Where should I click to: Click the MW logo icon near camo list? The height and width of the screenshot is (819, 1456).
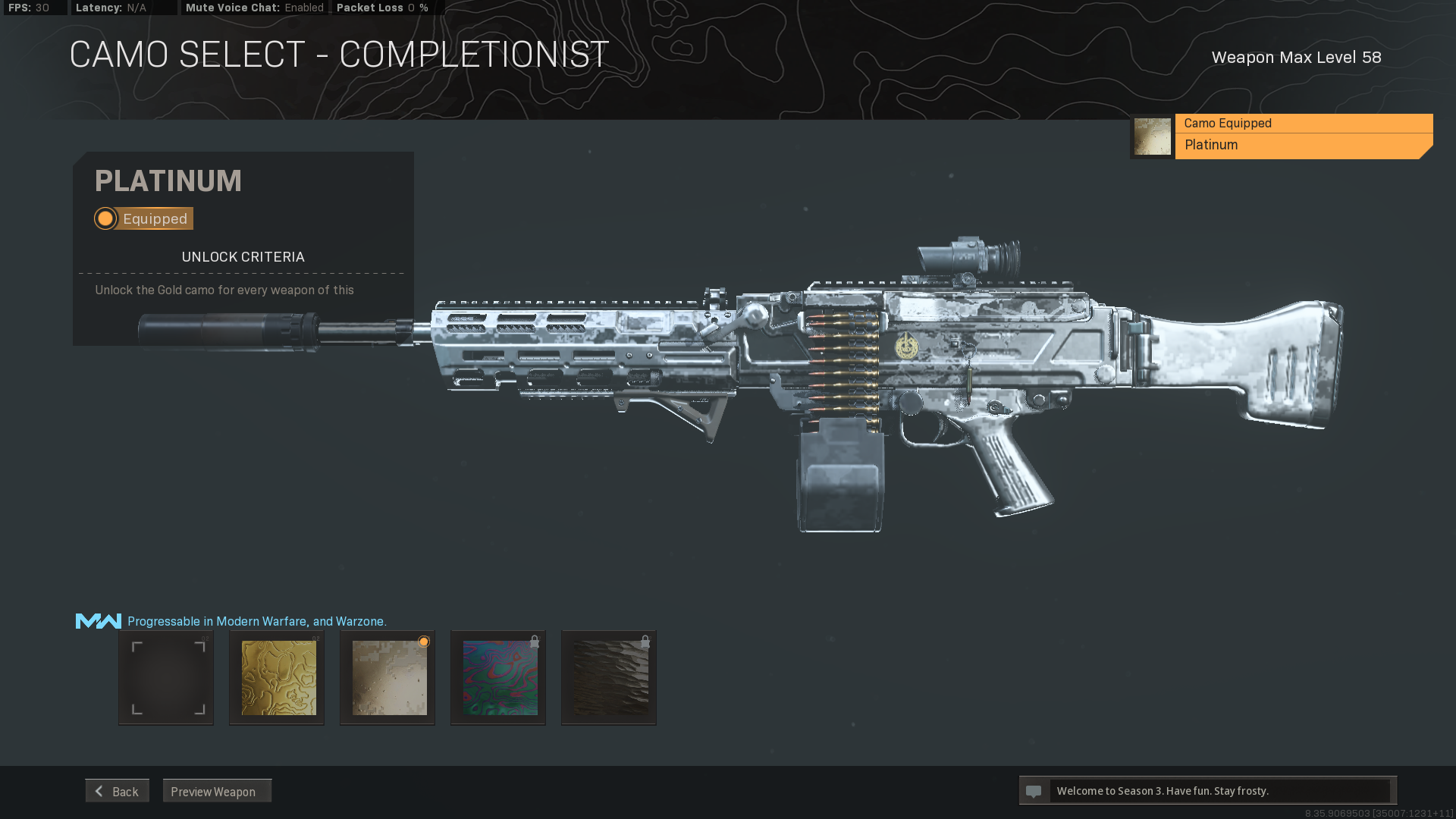point(97,621)
